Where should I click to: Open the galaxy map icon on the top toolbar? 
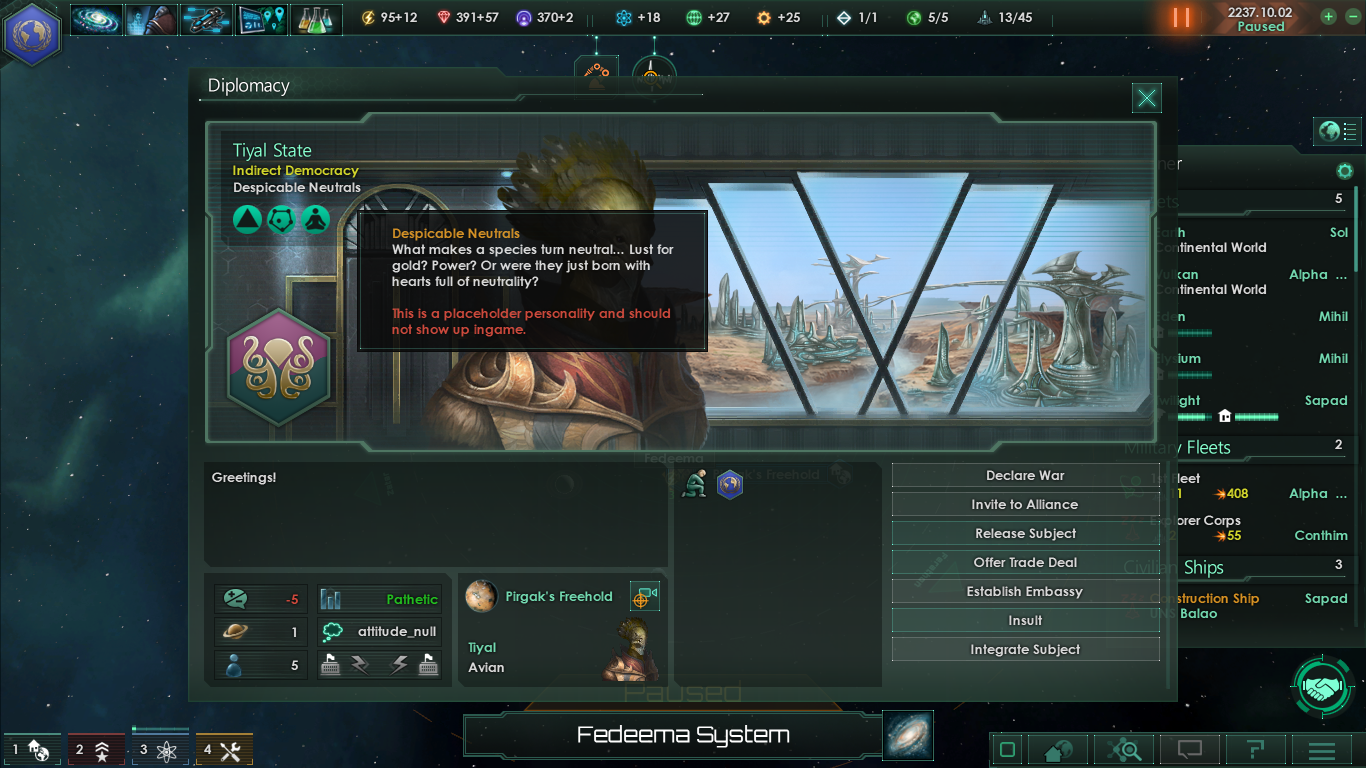point(96,17)
